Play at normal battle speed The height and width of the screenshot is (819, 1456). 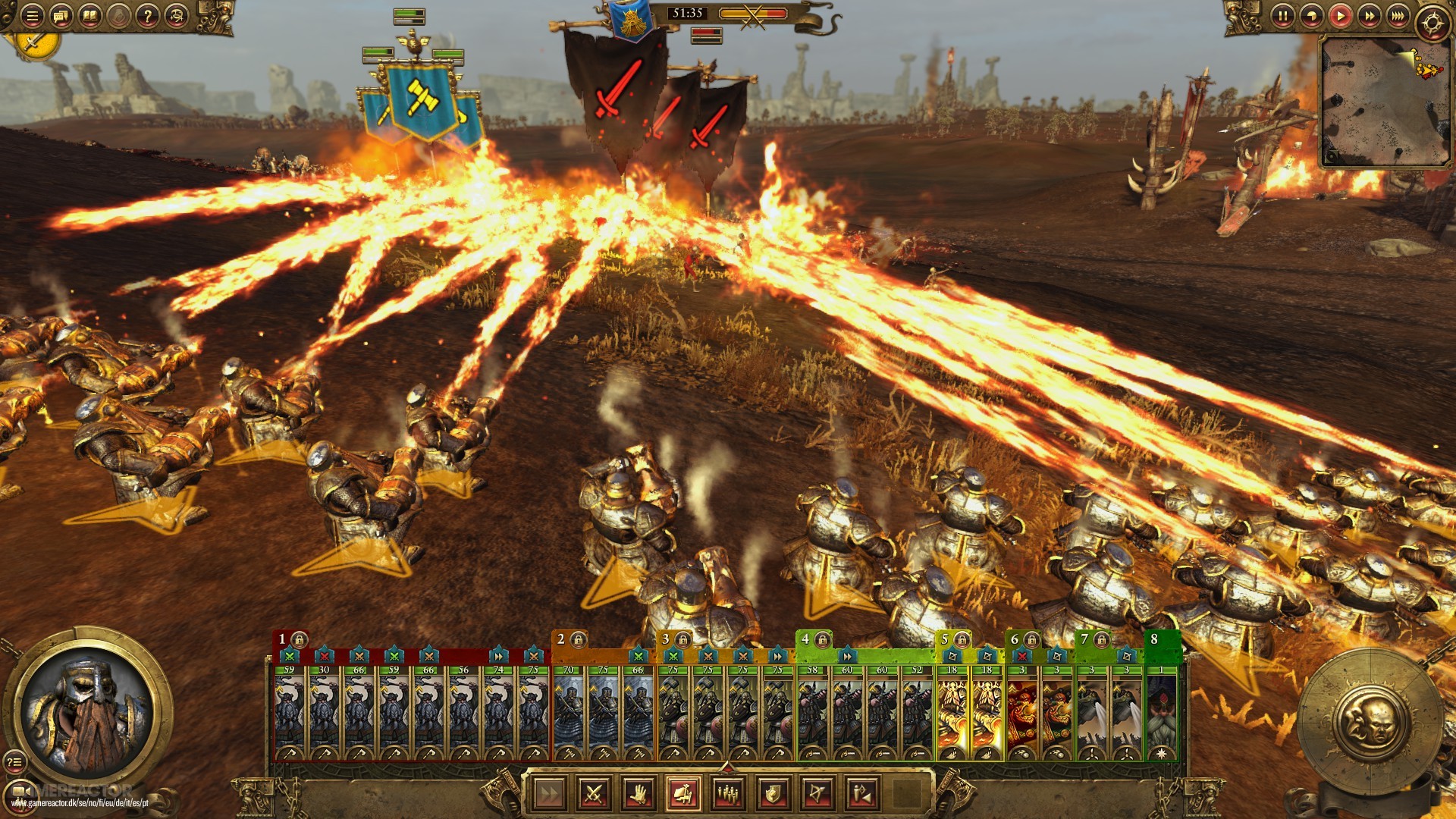tap(1341, 15)
